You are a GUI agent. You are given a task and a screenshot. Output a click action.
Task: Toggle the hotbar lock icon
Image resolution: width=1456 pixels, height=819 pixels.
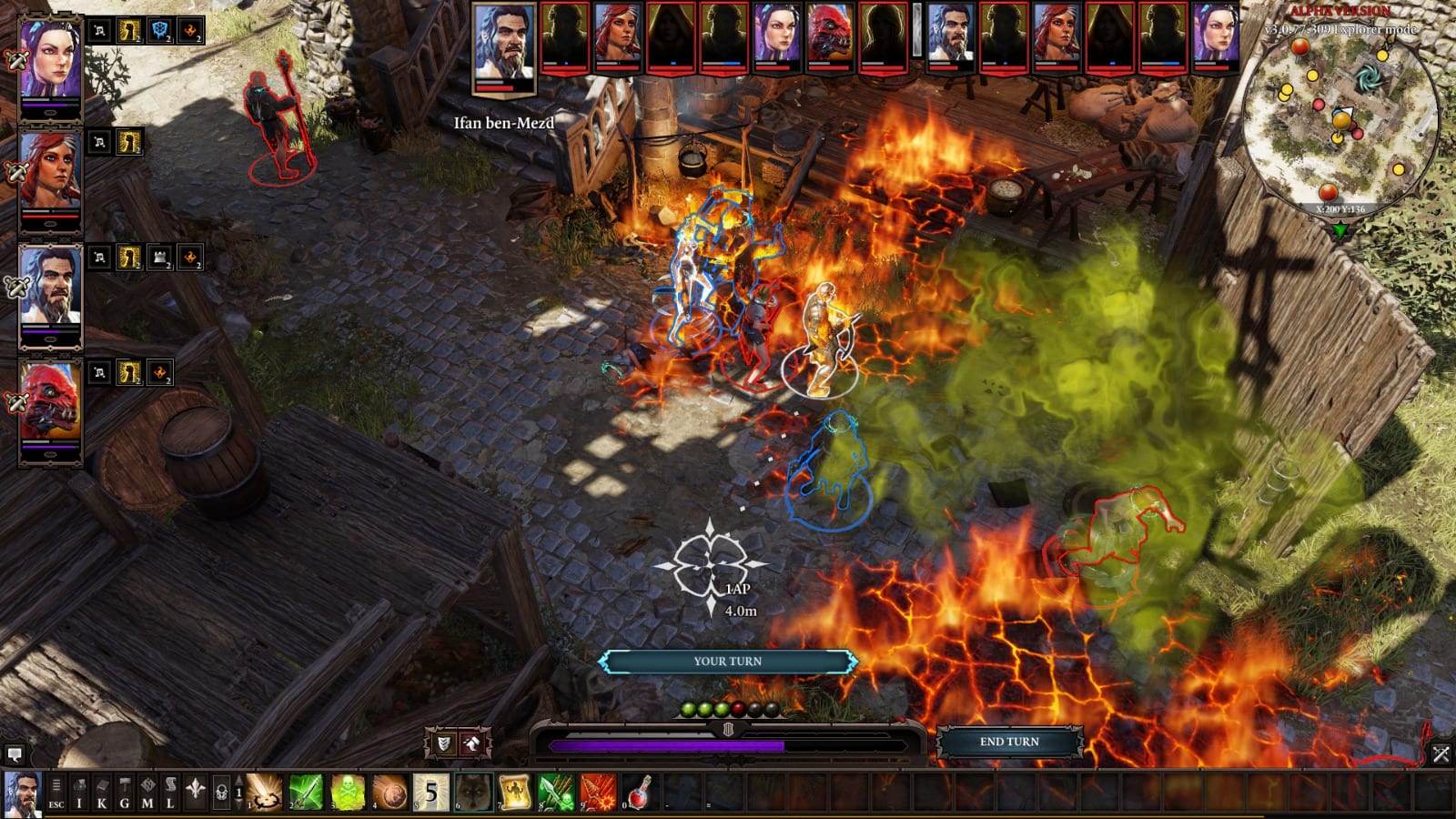pyautogui.click(x=220, y=794)
